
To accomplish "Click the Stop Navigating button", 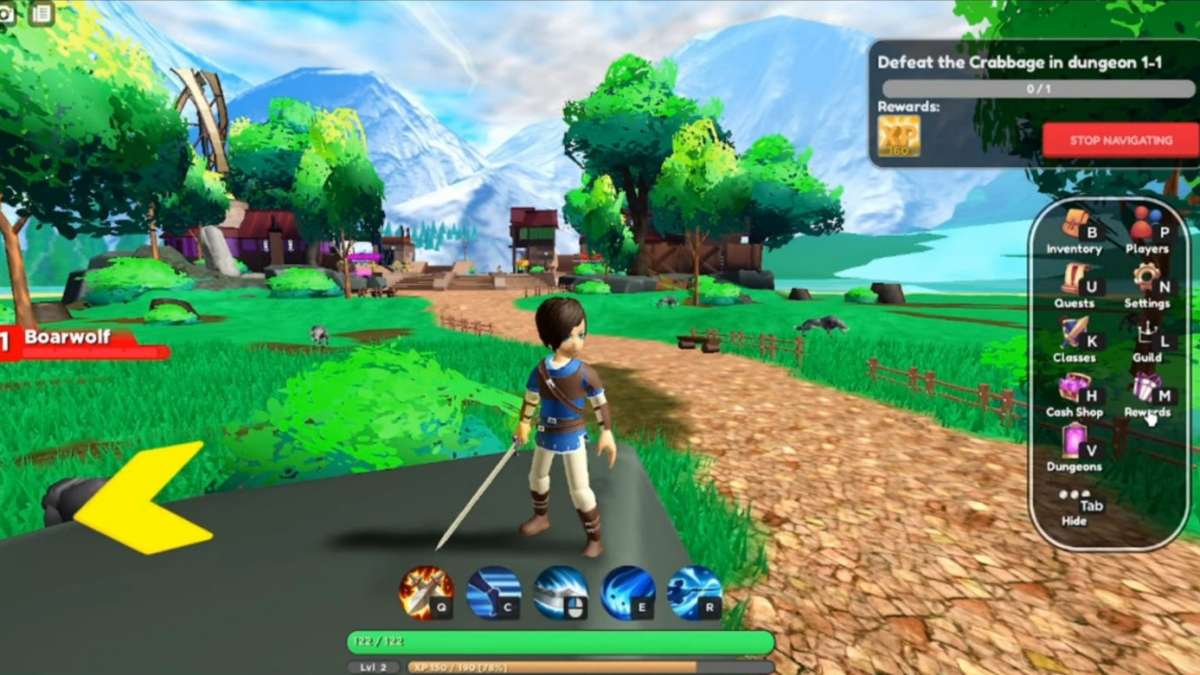I will [x=1119, y=140].
